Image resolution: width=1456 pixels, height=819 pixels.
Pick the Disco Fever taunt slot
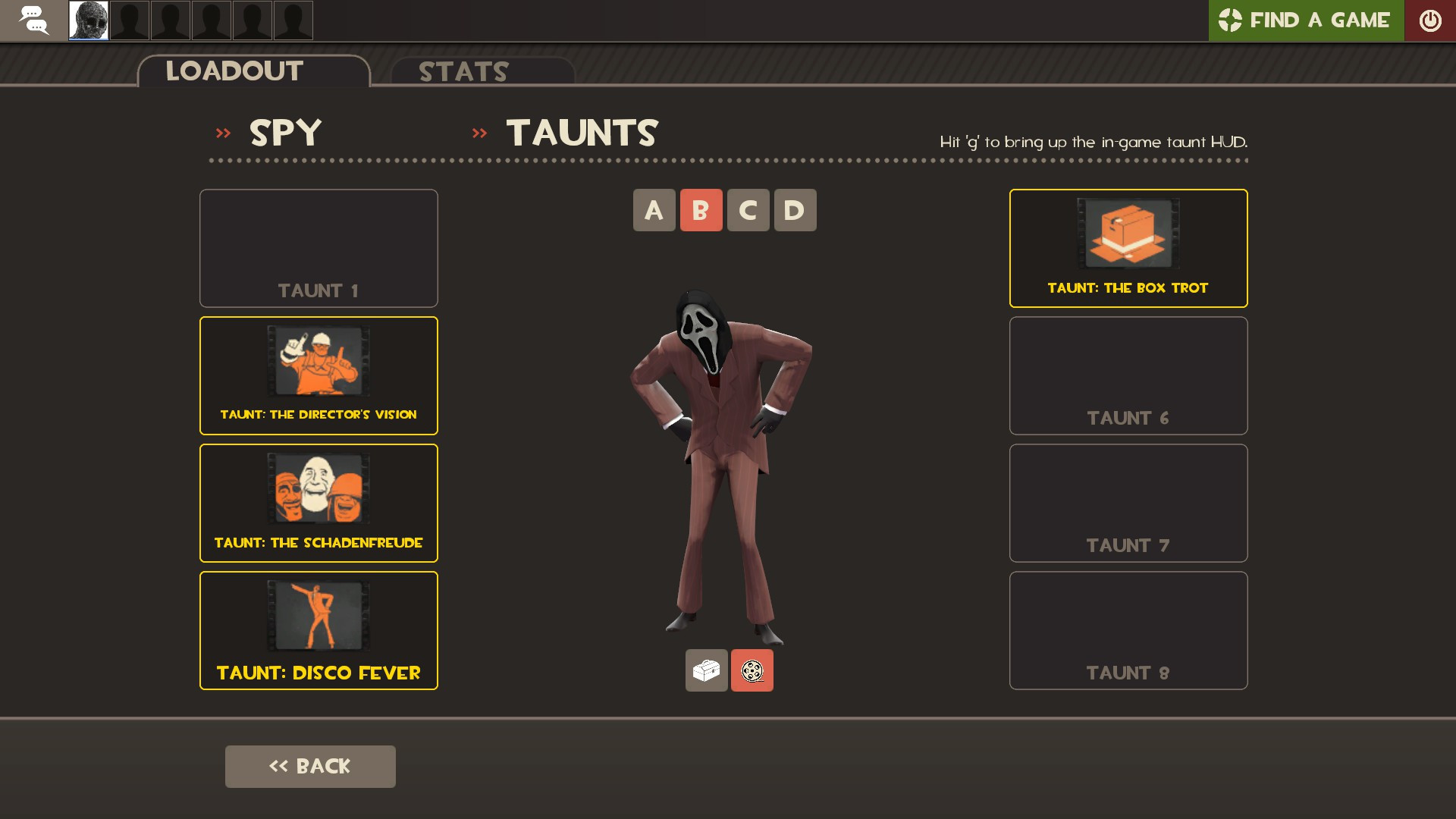[x=318, y=630]
